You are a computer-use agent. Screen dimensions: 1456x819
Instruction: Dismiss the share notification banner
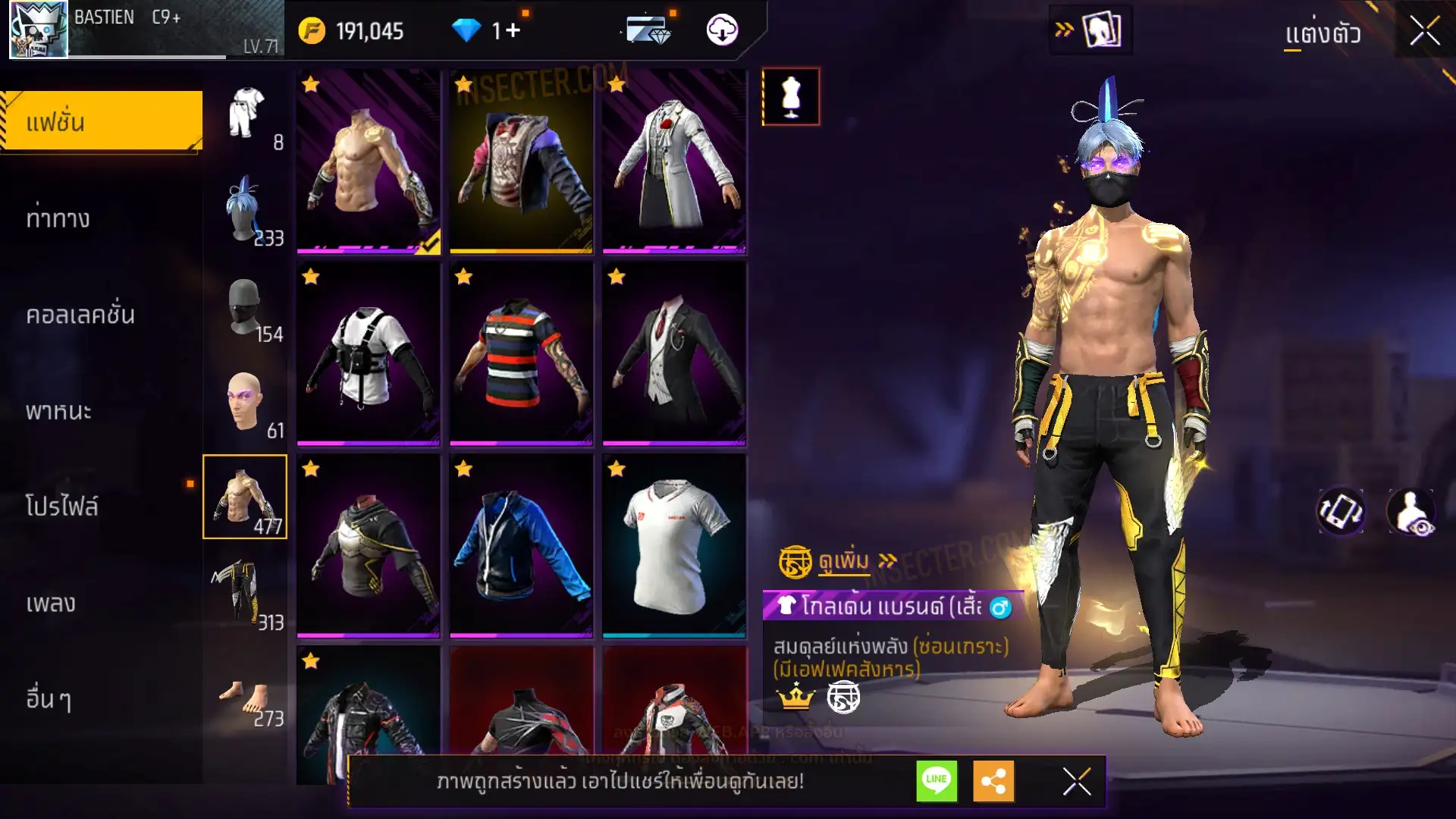tap(1076, 781)
